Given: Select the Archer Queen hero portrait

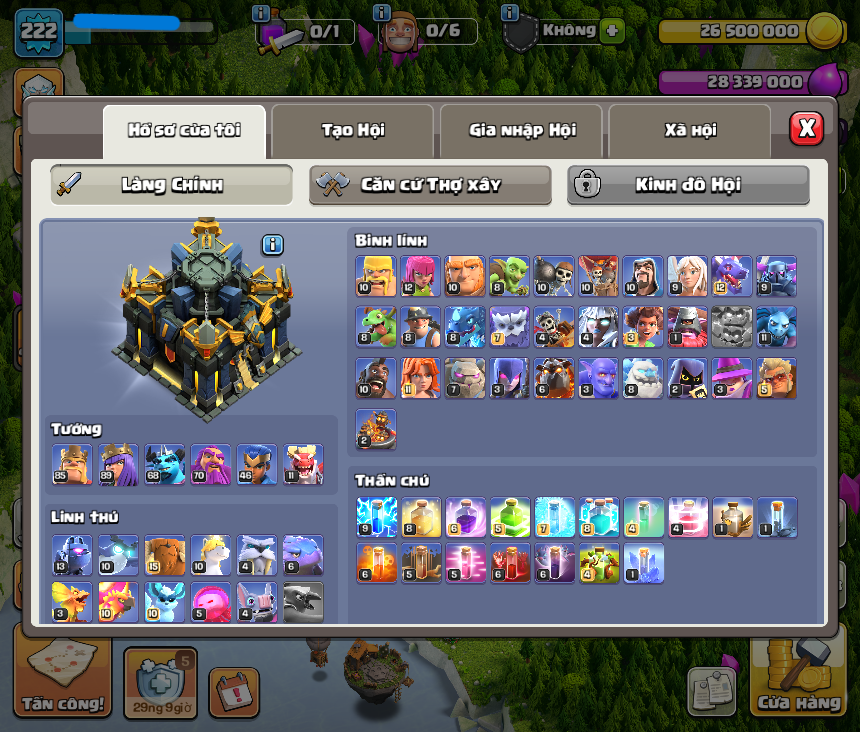Looking at the screenshot, I should [x=119, y=465].
